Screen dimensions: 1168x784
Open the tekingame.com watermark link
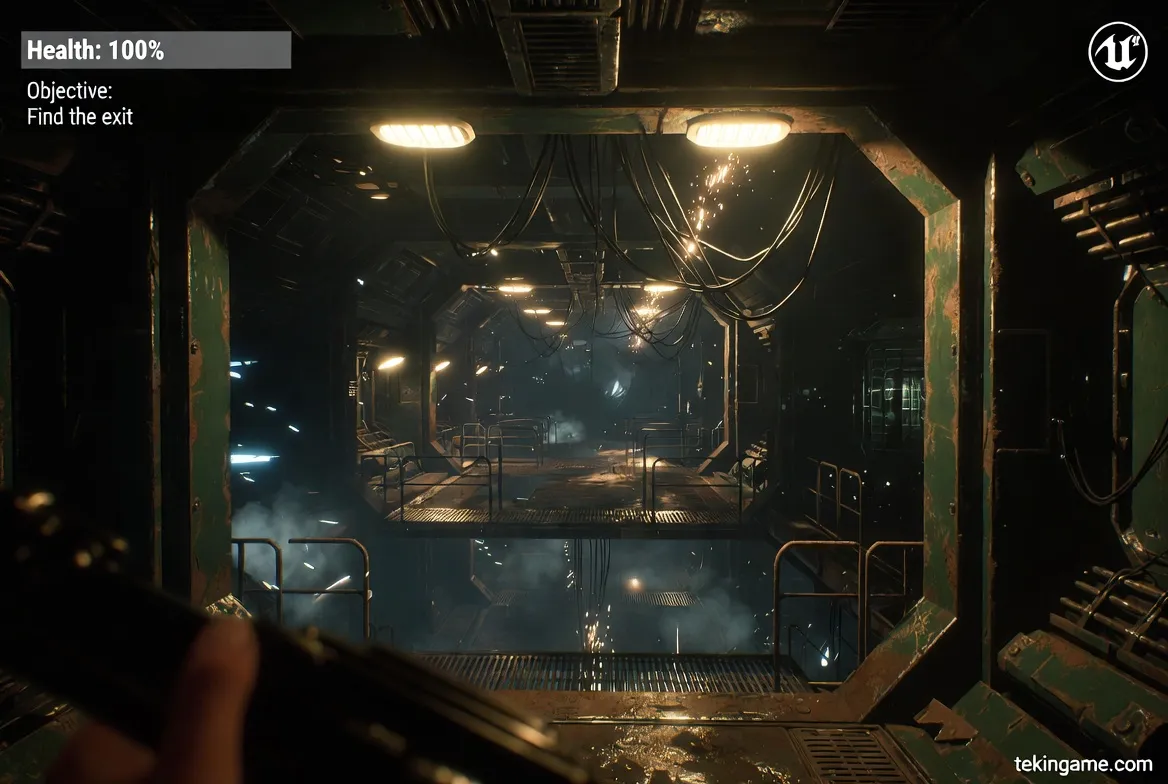pos(1083,765)
